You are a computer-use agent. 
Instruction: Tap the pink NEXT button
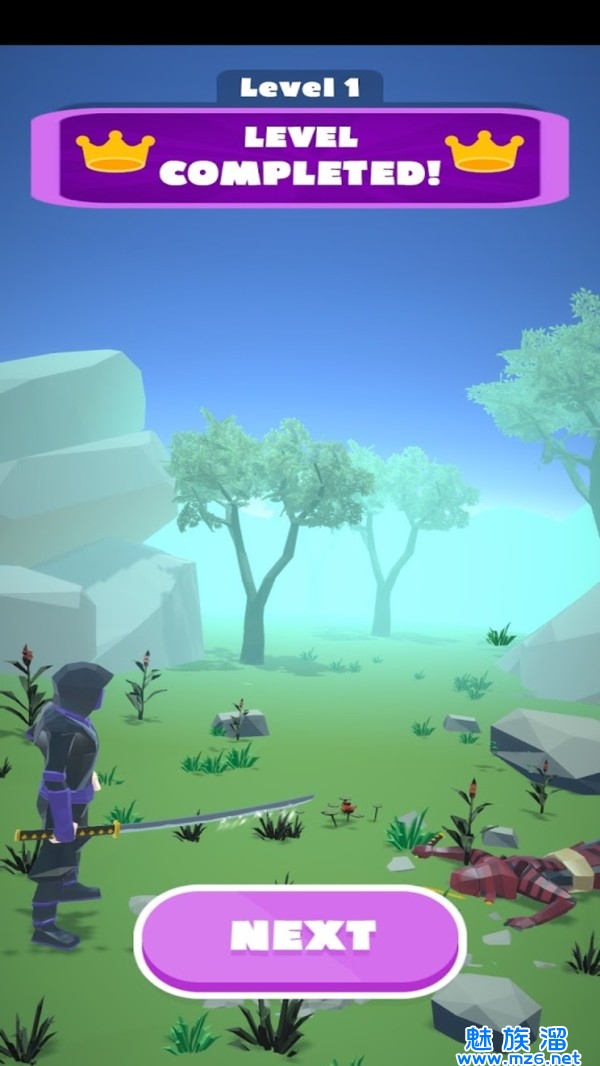(301, 938)
